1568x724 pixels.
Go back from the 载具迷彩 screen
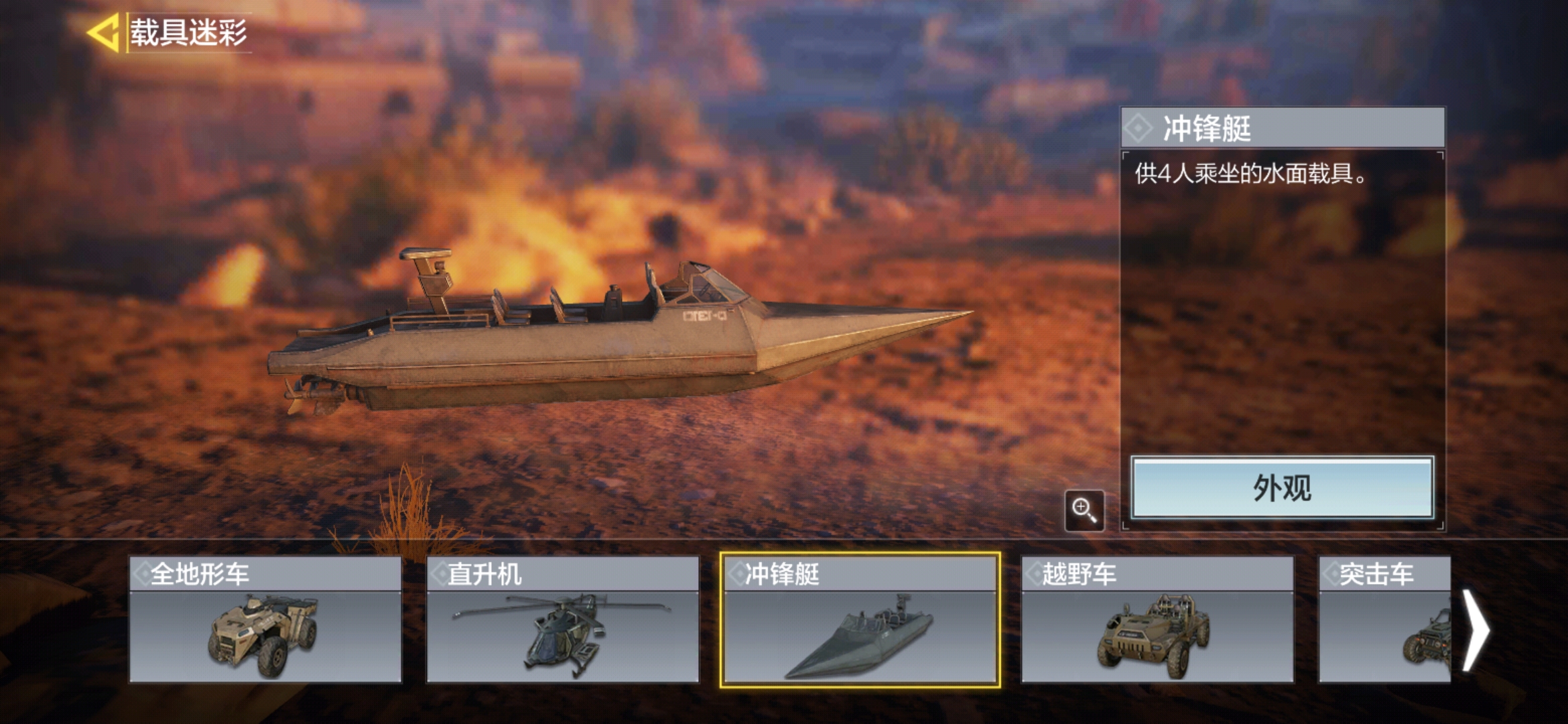tap(104, 33)
